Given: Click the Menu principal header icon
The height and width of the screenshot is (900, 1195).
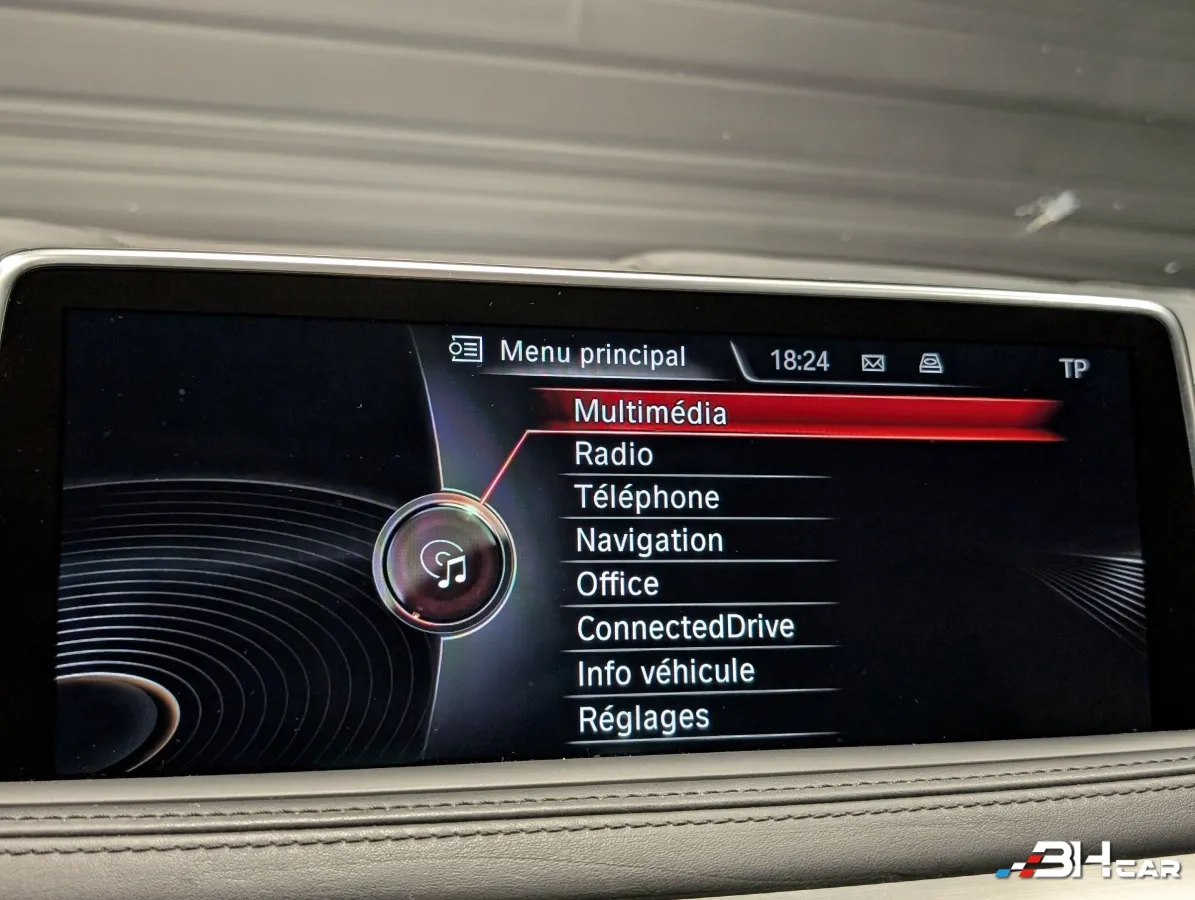Looking at the screenshot, I should [465, 349].
